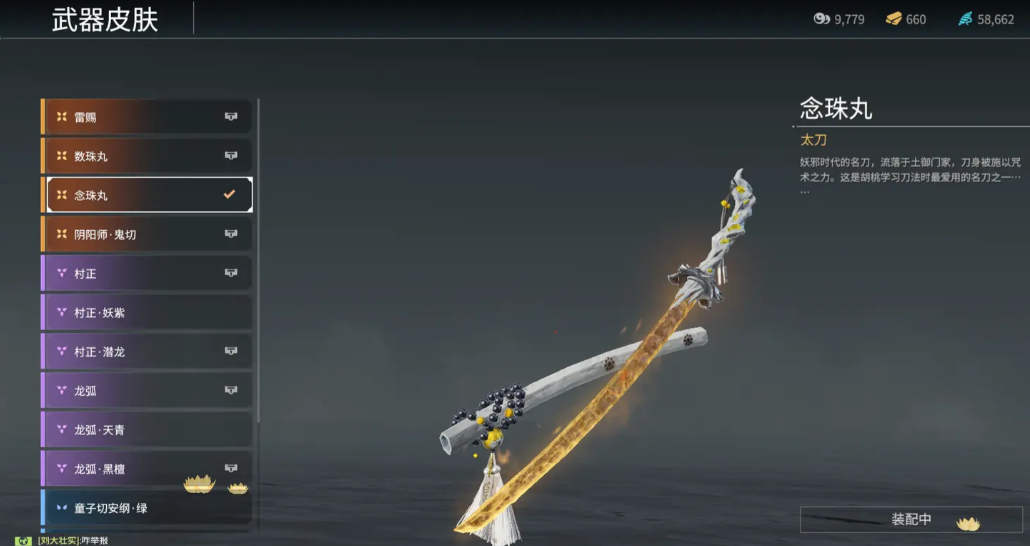Select the 雷赐 weapon skin
Screen dimensions: 1030x546
coord(146,117)
